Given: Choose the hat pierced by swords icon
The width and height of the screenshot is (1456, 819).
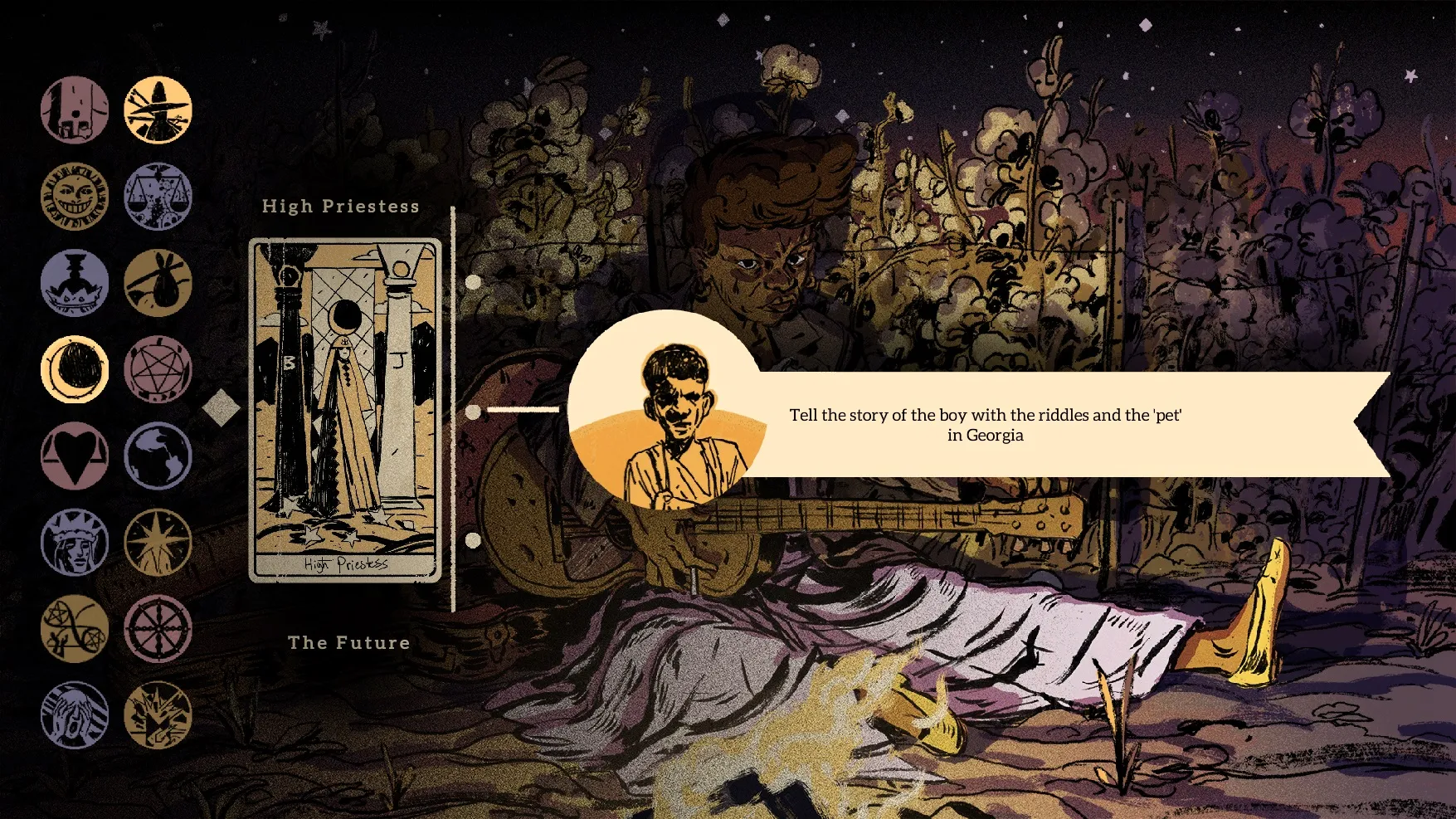Looking at the screenshot, I should tap(158, 110).
